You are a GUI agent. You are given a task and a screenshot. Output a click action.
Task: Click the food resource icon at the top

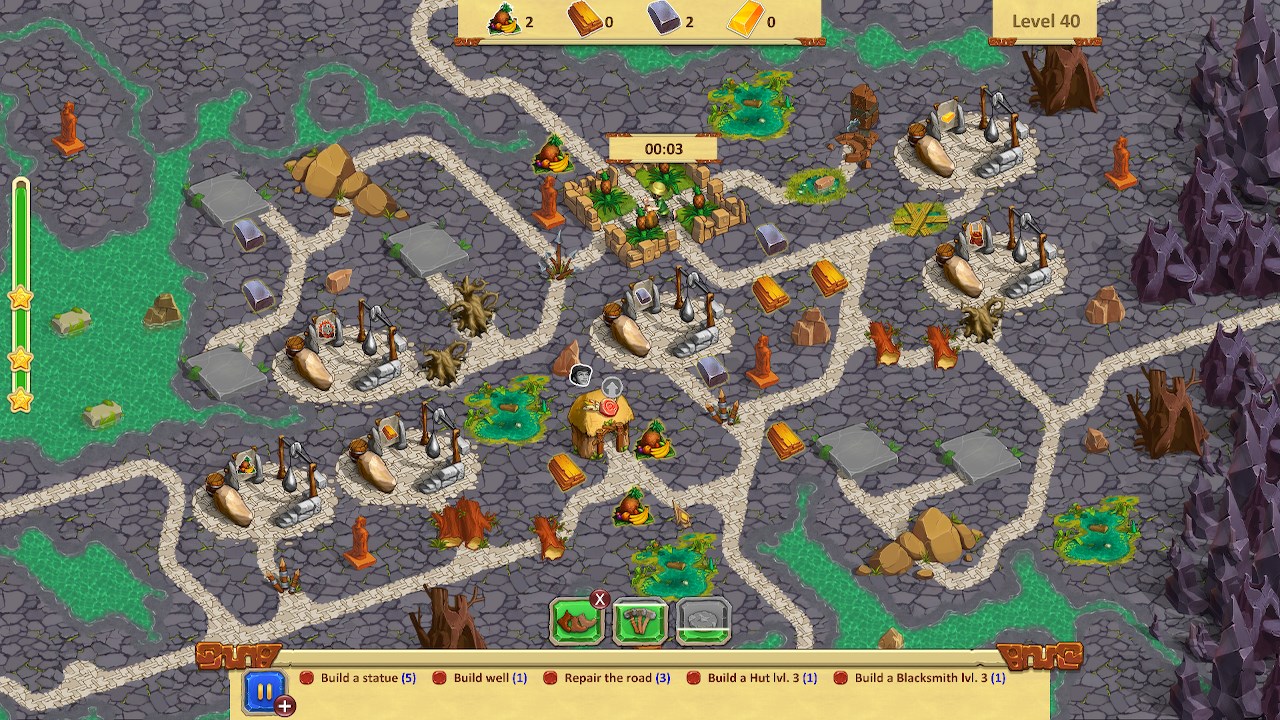point(503,18)
